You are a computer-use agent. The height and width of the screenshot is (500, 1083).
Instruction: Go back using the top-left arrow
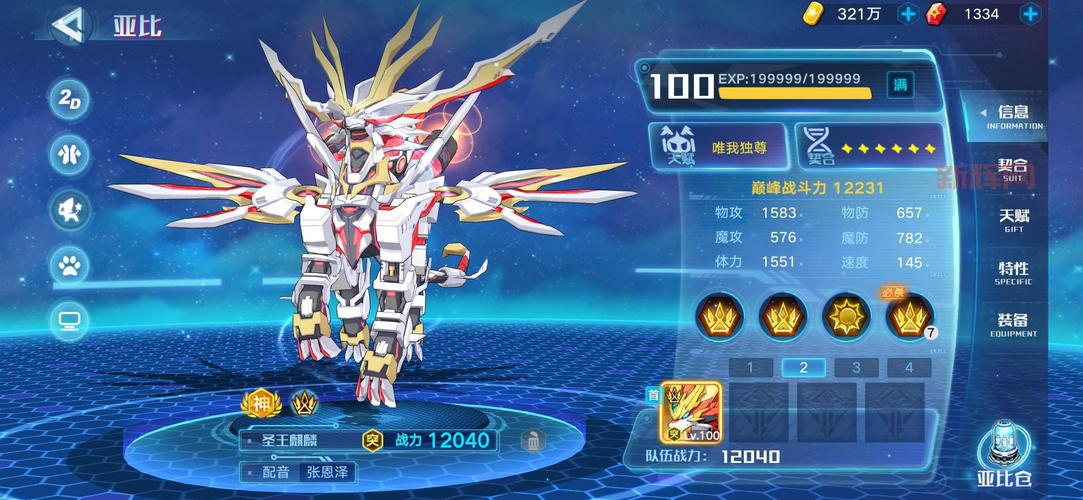click(67, 26)
